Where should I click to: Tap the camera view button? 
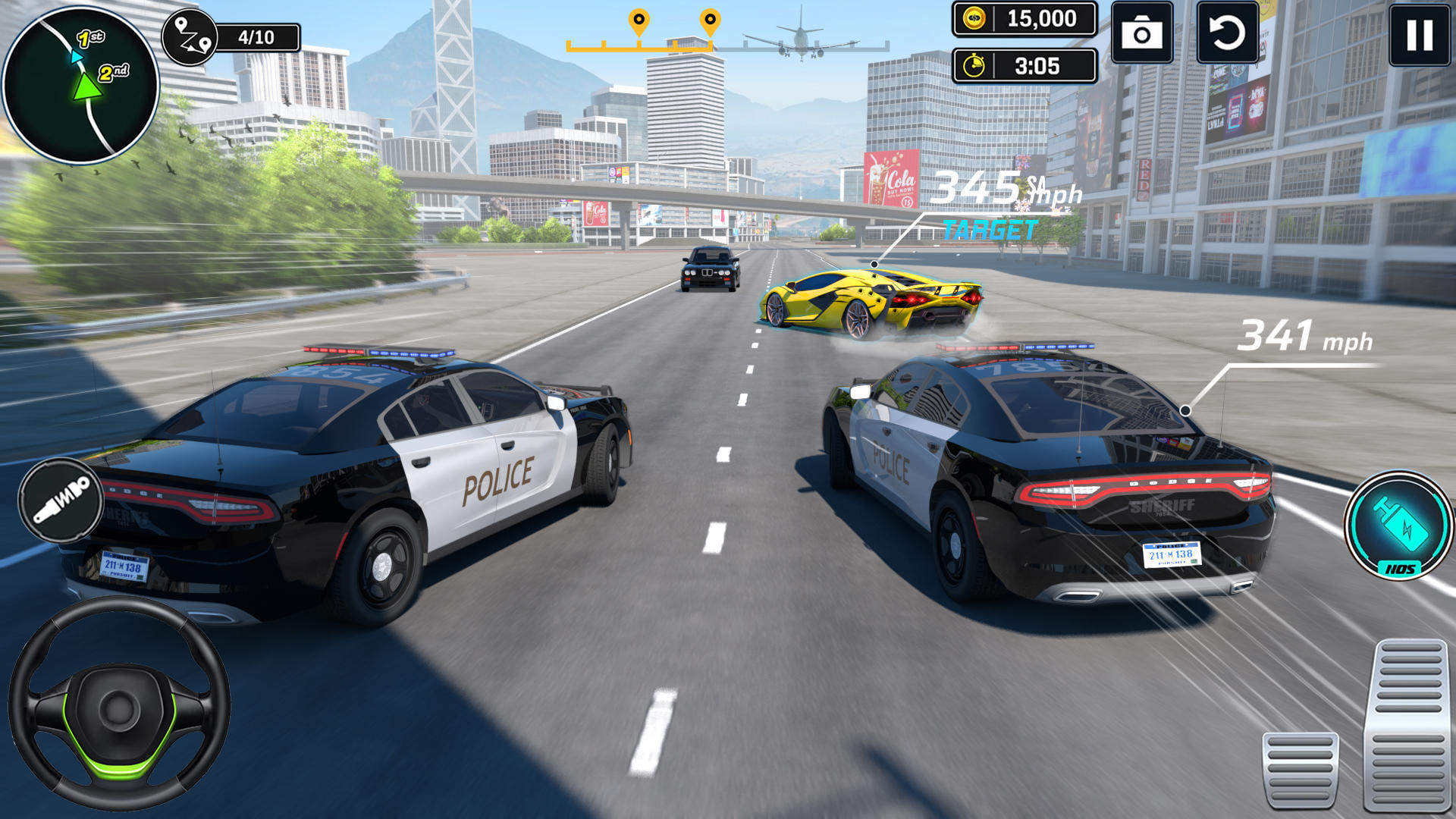tap(1141, 34)
